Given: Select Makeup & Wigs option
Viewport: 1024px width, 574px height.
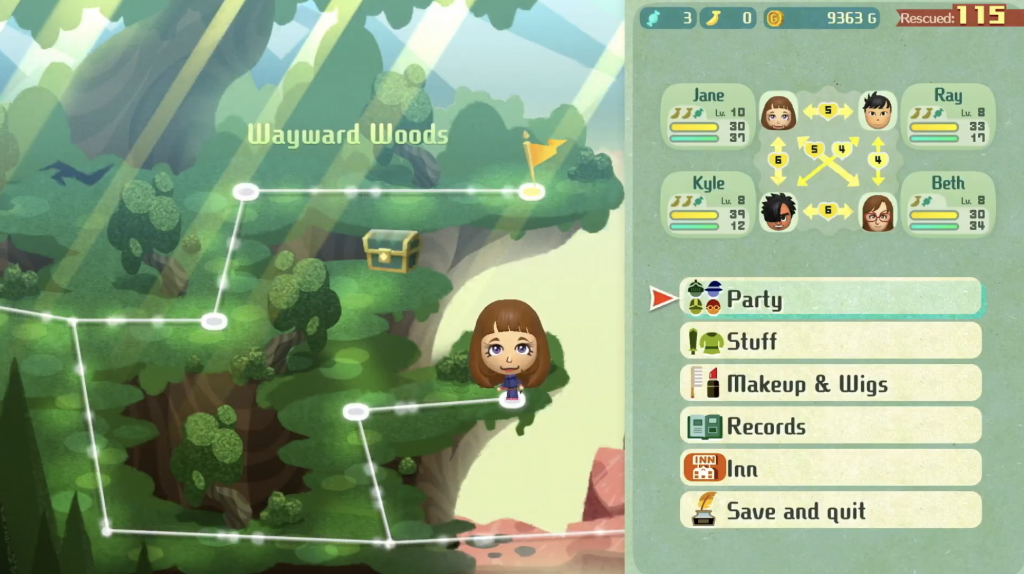Looking at the screenshot, I should (x=830, y=384).
